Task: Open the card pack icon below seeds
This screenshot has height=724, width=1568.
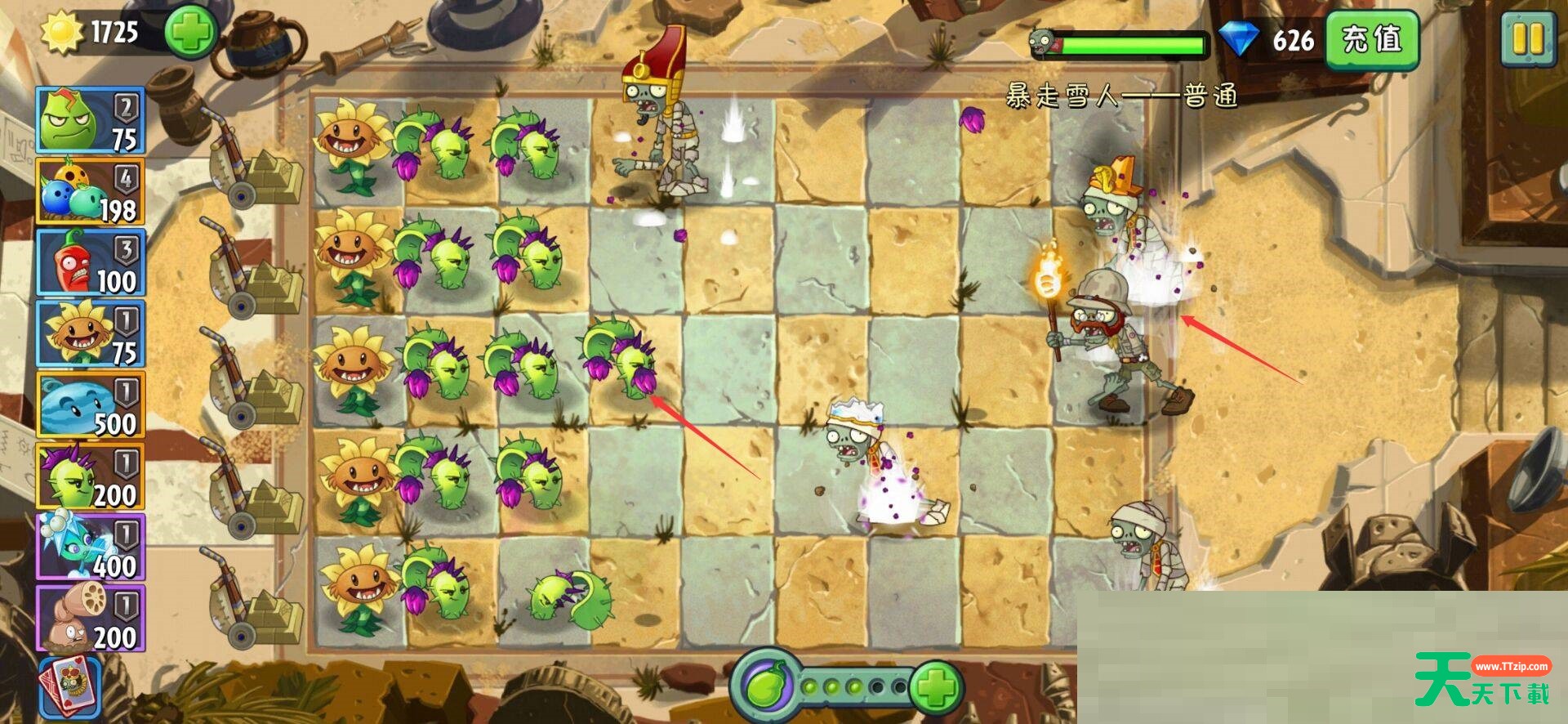Action: click(x=69, y=688)
